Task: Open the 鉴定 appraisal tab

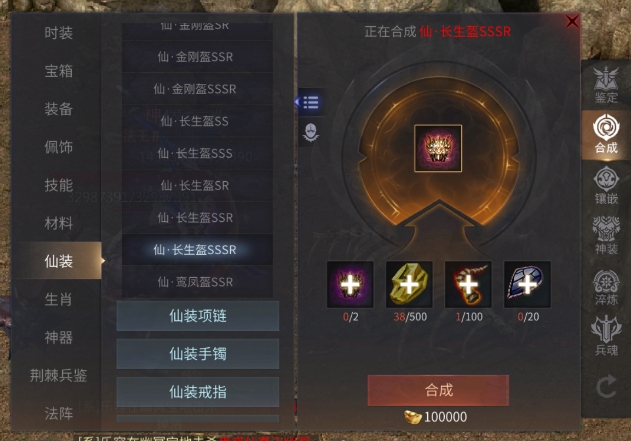Action: pos(606,84)
